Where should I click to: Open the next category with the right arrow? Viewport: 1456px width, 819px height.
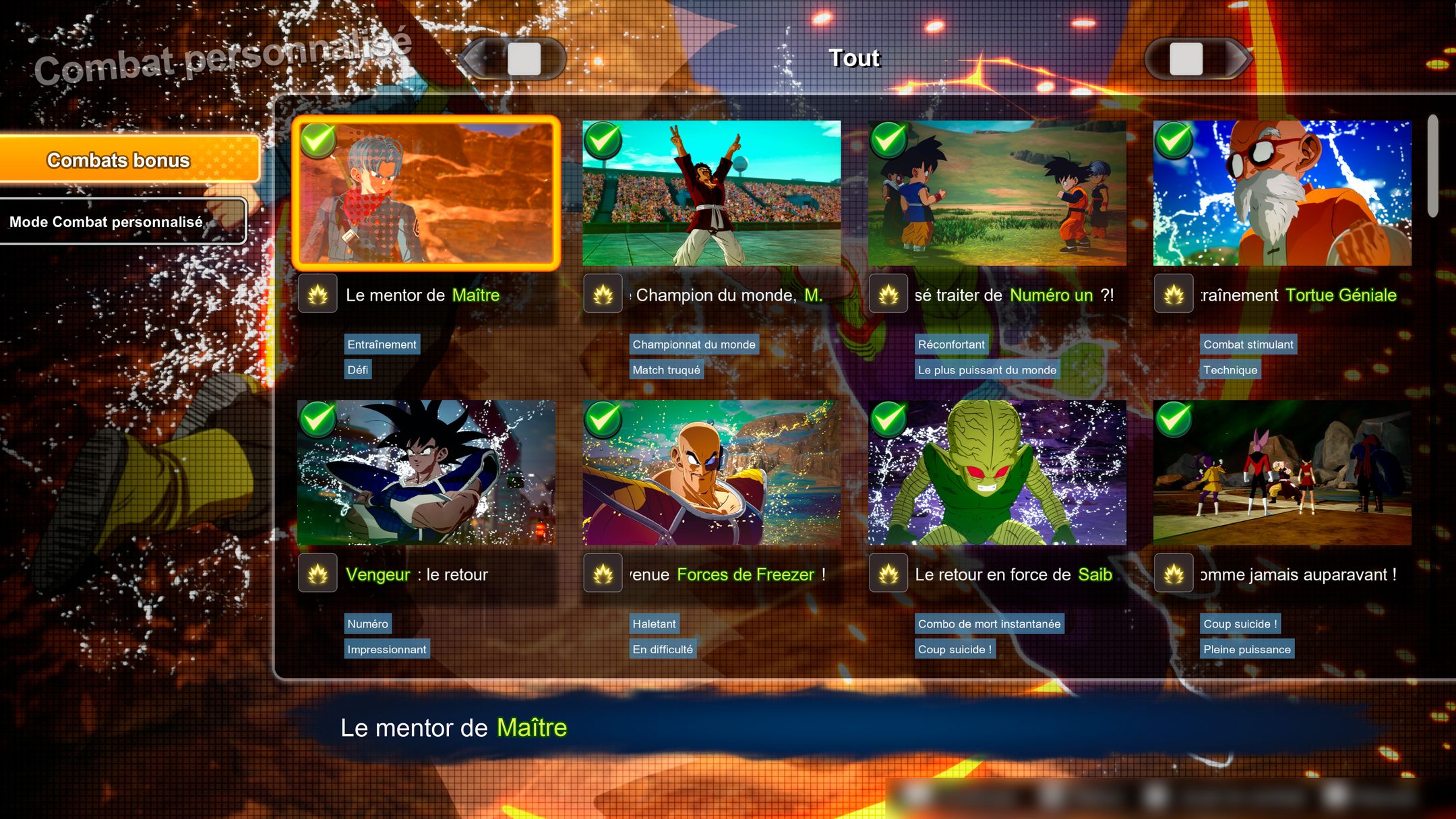pos(1195,61)
